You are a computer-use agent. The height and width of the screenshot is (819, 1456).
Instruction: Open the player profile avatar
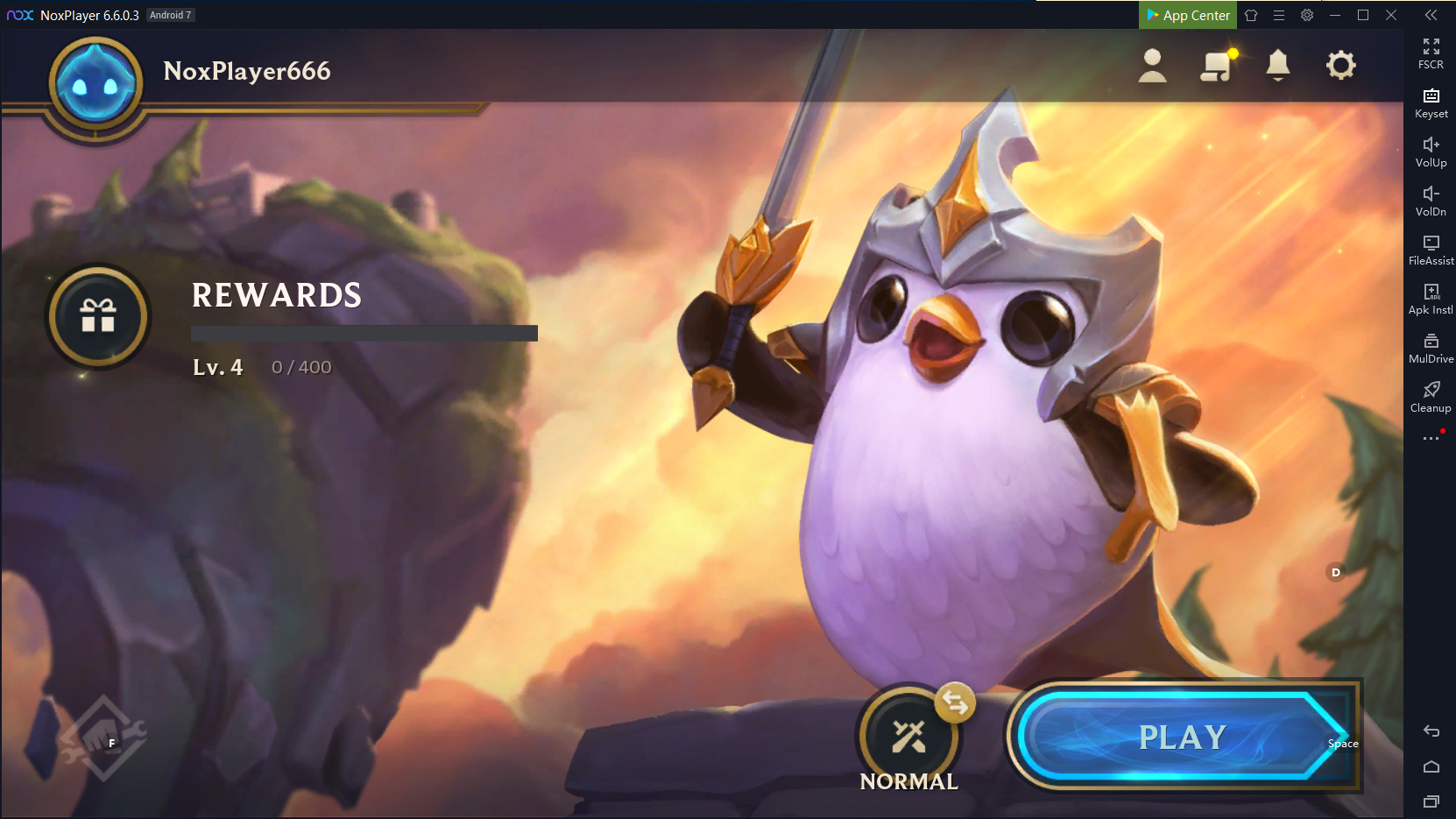(96, 85)
